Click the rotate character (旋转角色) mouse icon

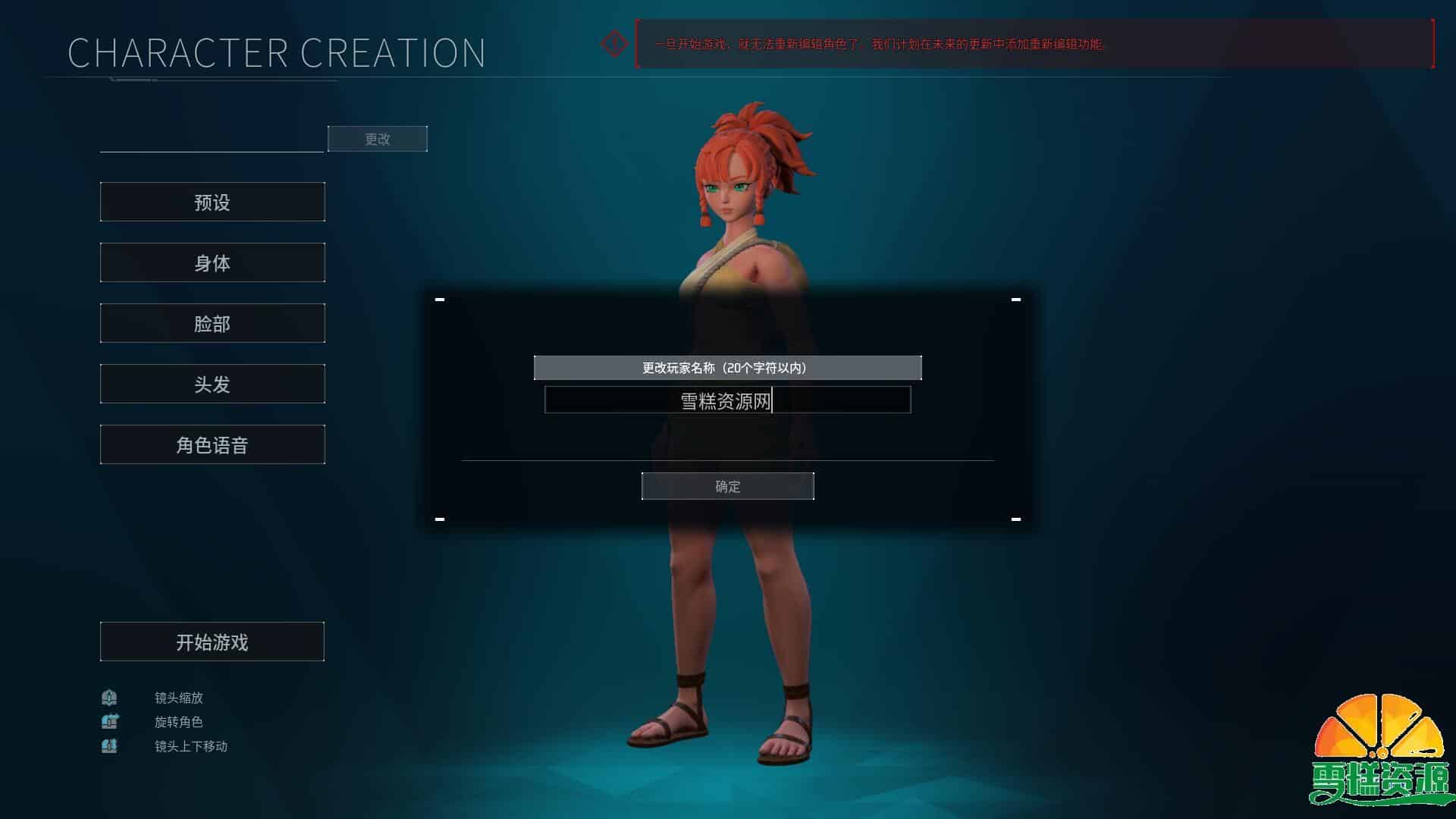(109, 722)
